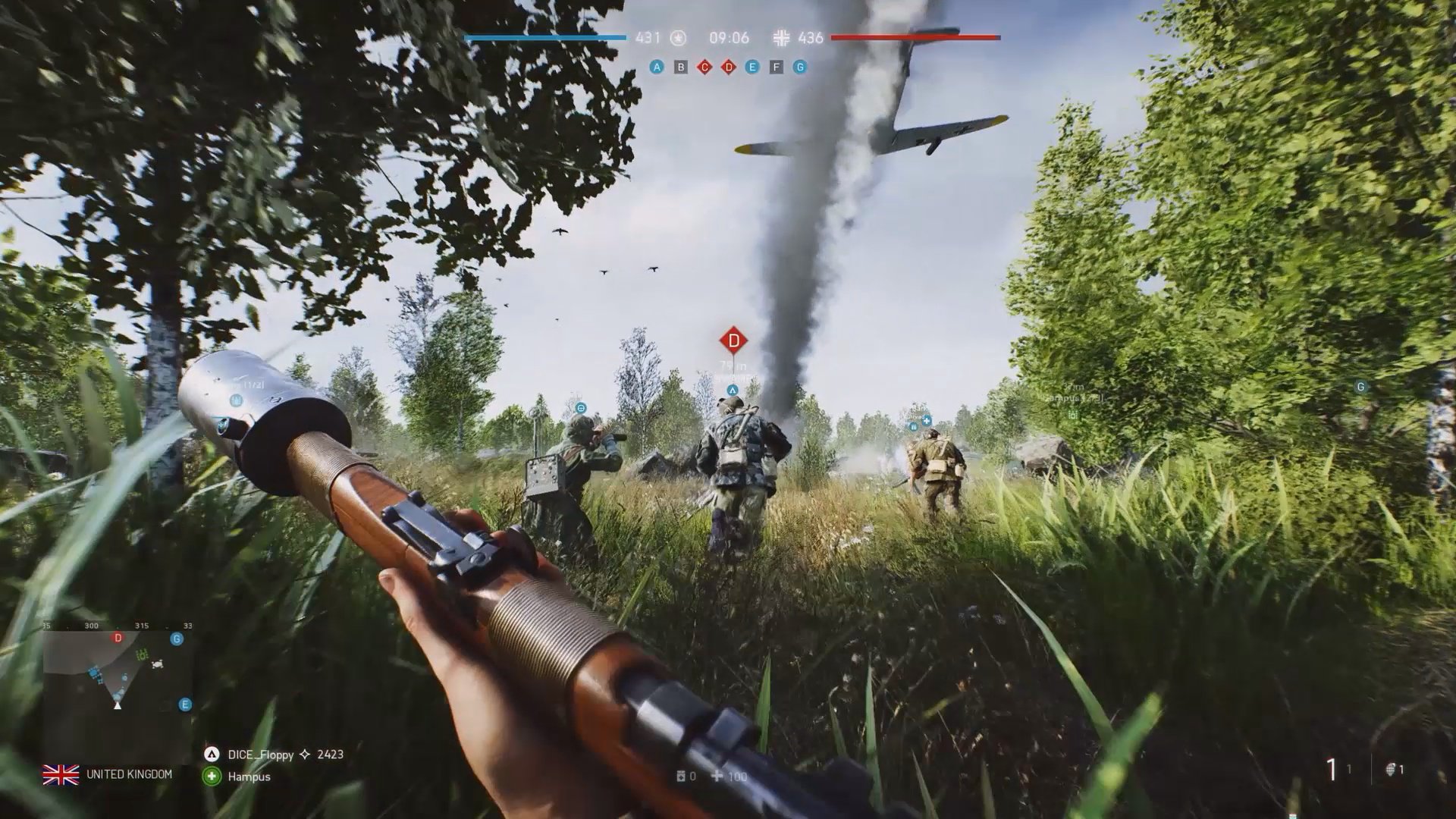
Task: Select objective F in the top flag strip
Action: (776, 67)
